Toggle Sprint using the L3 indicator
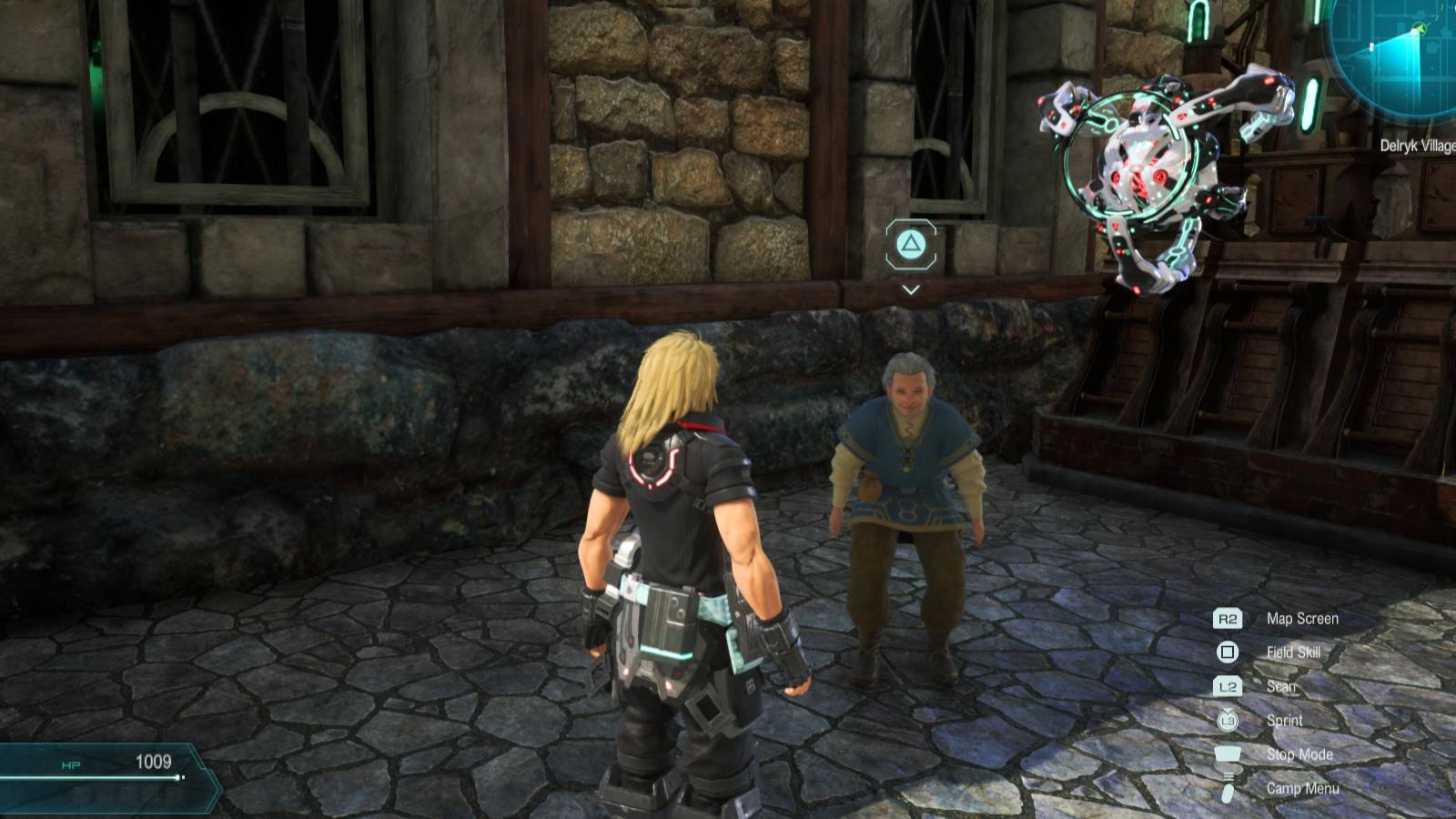The height and width of the screenshot is (819, 1456). click(1229, 721)
